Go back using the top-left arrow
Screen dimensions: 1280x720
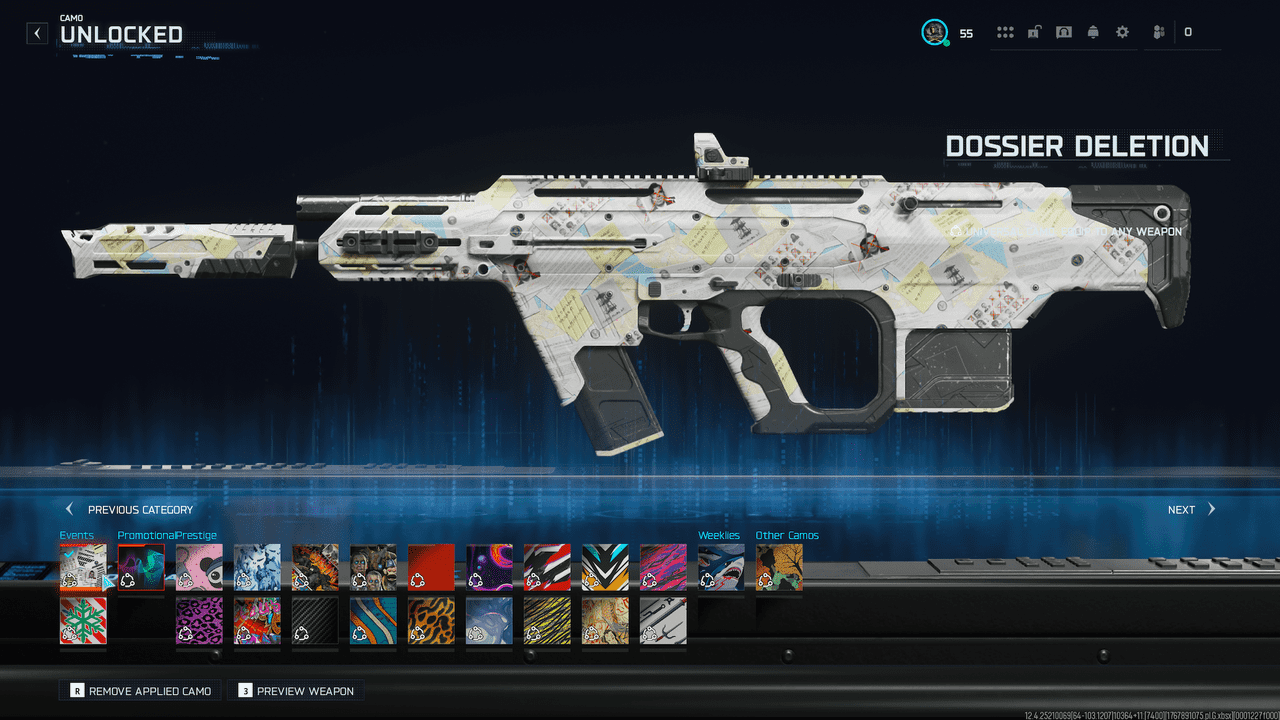tap(37, 33)
